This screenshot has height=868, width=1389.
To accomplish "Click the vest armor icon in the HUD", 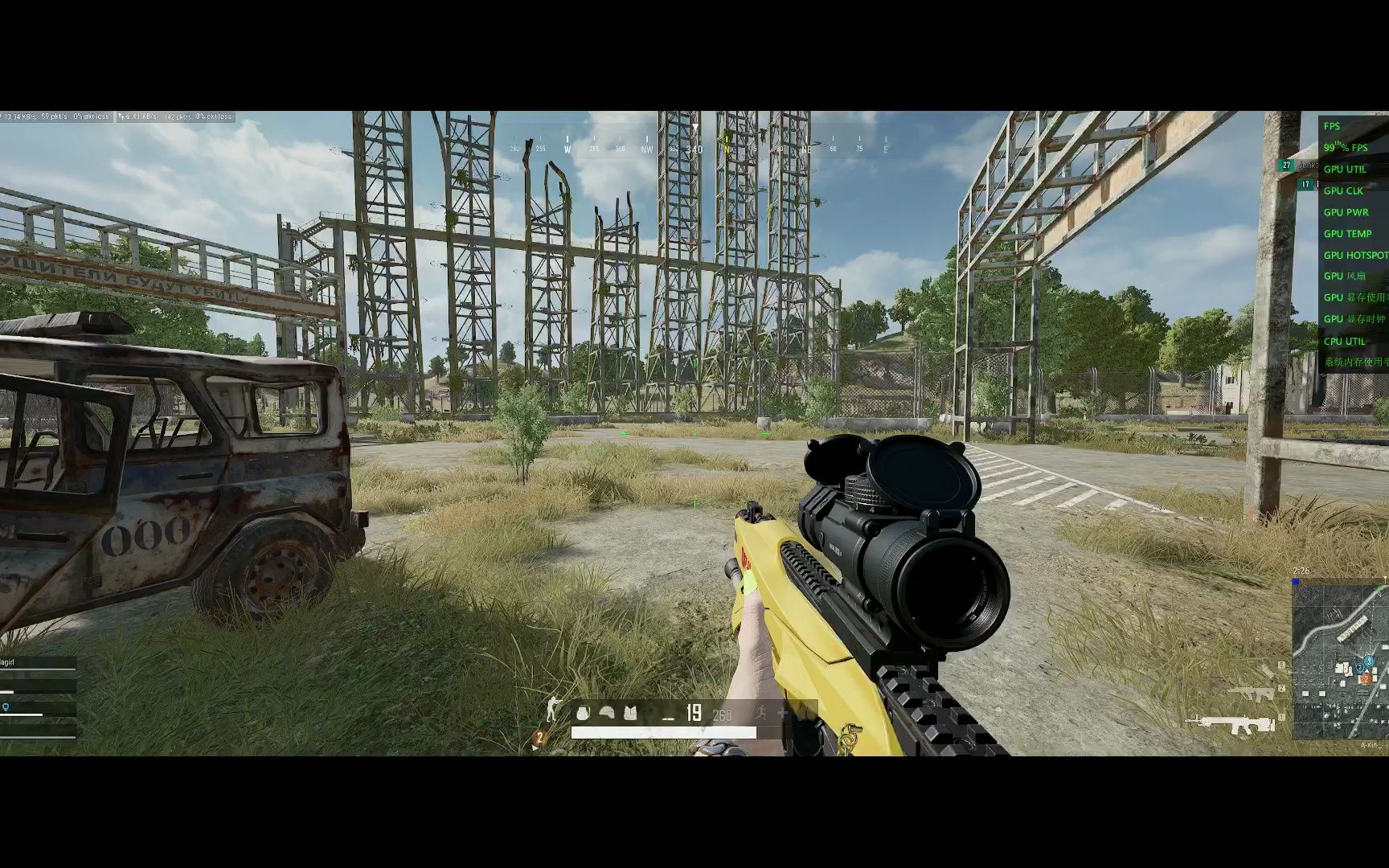I will tap(630, 713).
